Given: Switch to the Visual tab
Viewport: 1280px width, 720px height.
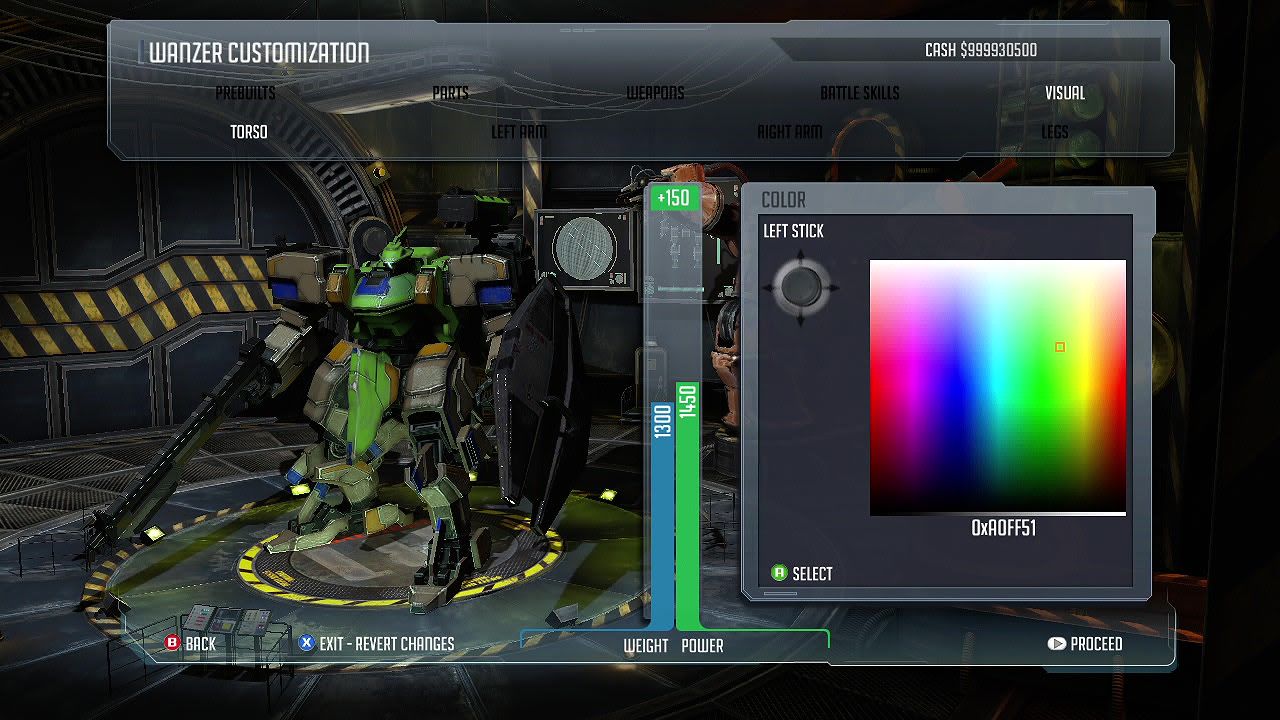Looking at the screenshot, I should click(x=1064, y=93).
